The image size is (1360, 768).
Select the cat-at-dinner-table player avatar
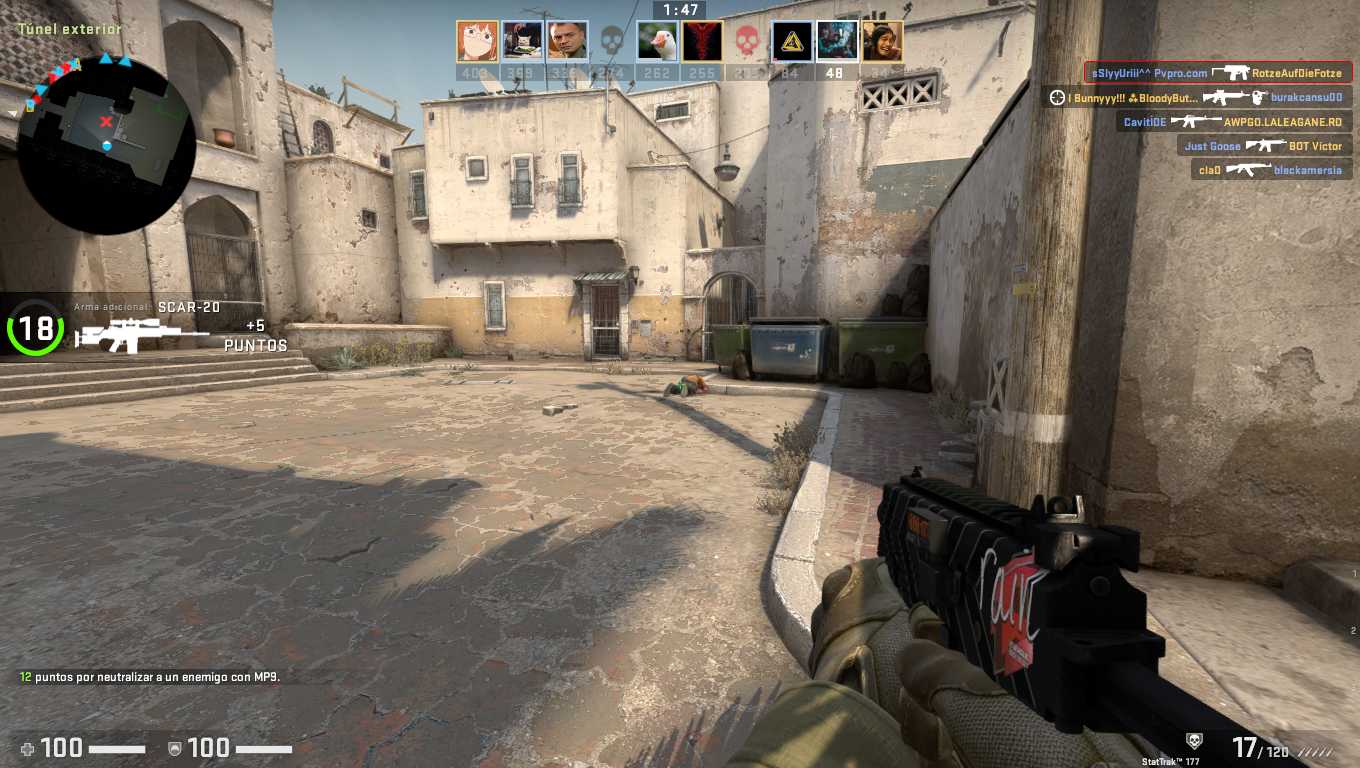click(522, 42)
